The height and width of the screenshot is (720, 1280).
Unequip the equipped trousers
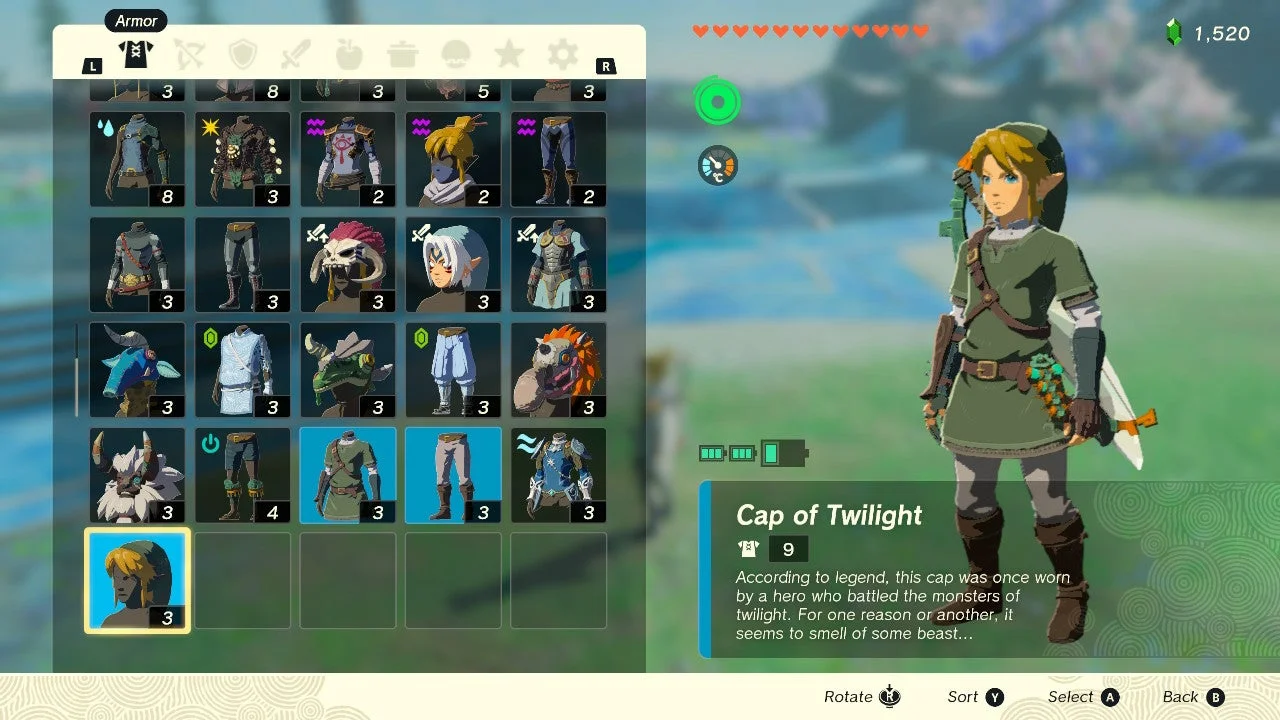point(452,475)
